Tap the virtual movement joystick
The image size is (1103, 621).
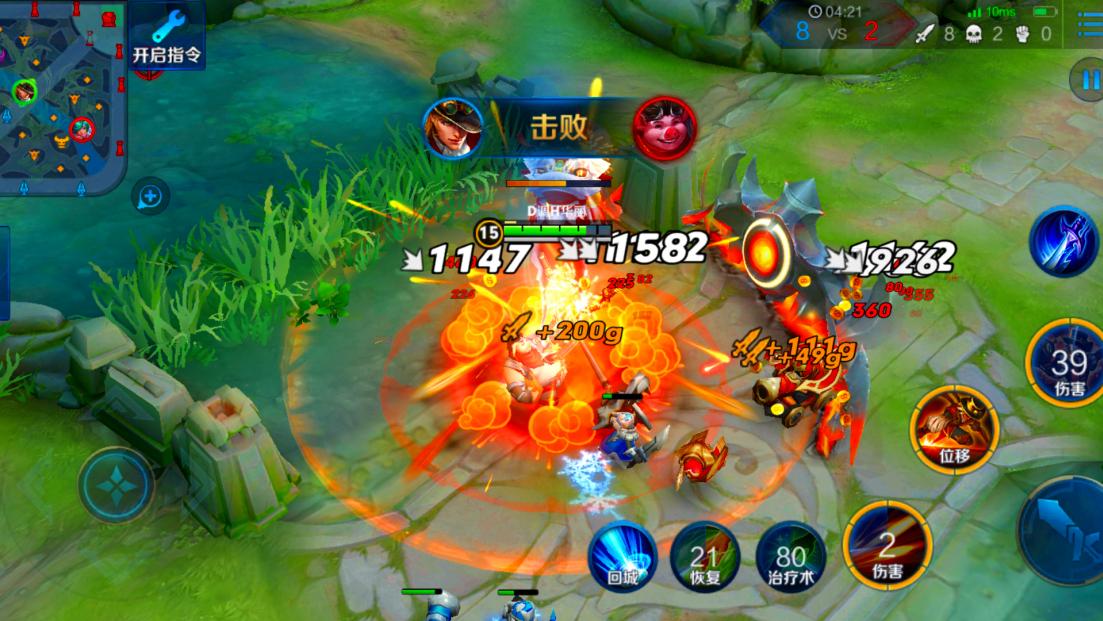click(x=117, y=485)
